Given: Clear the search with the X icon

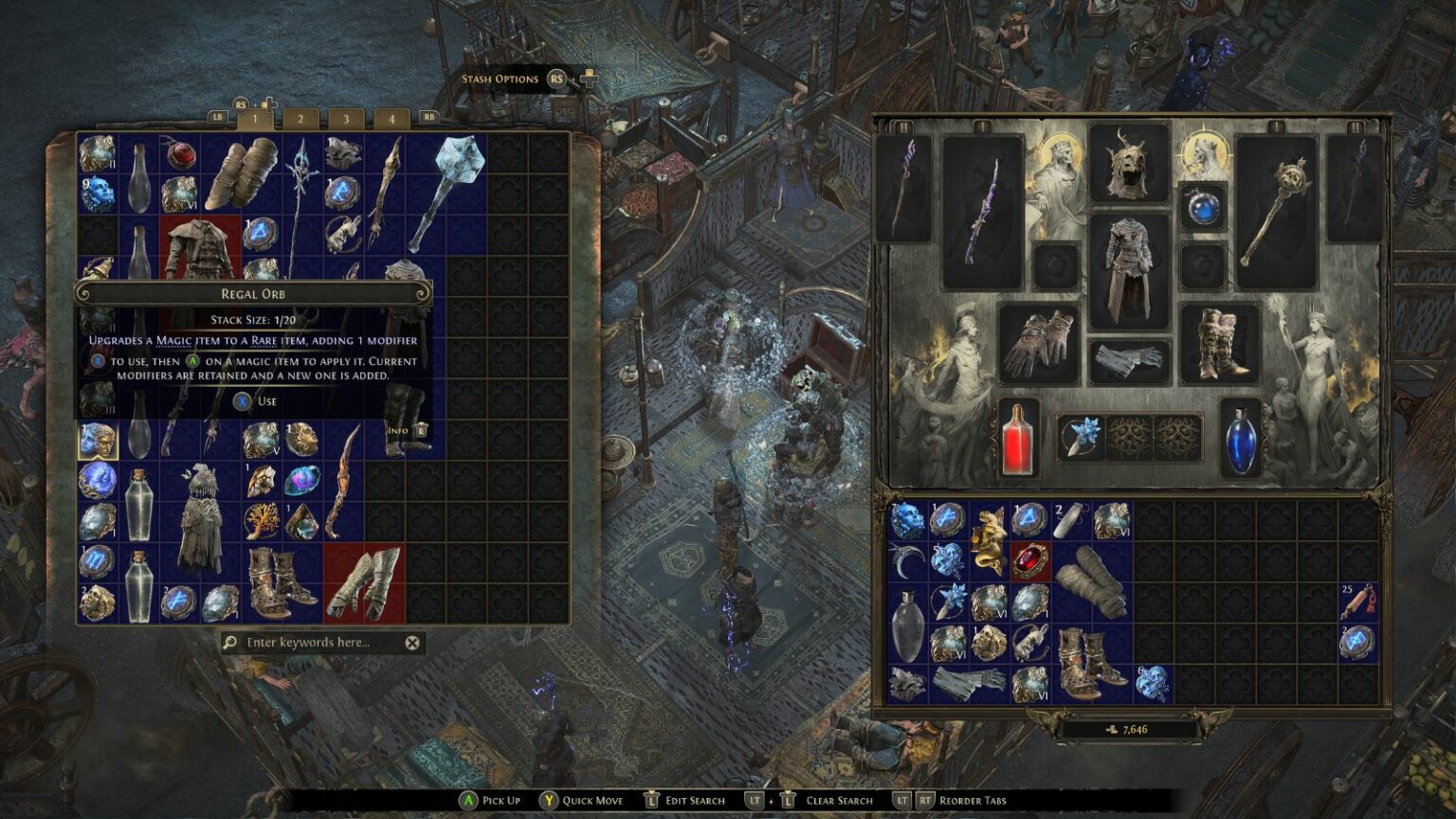Looking at the screenshot, I should (411, 642).
